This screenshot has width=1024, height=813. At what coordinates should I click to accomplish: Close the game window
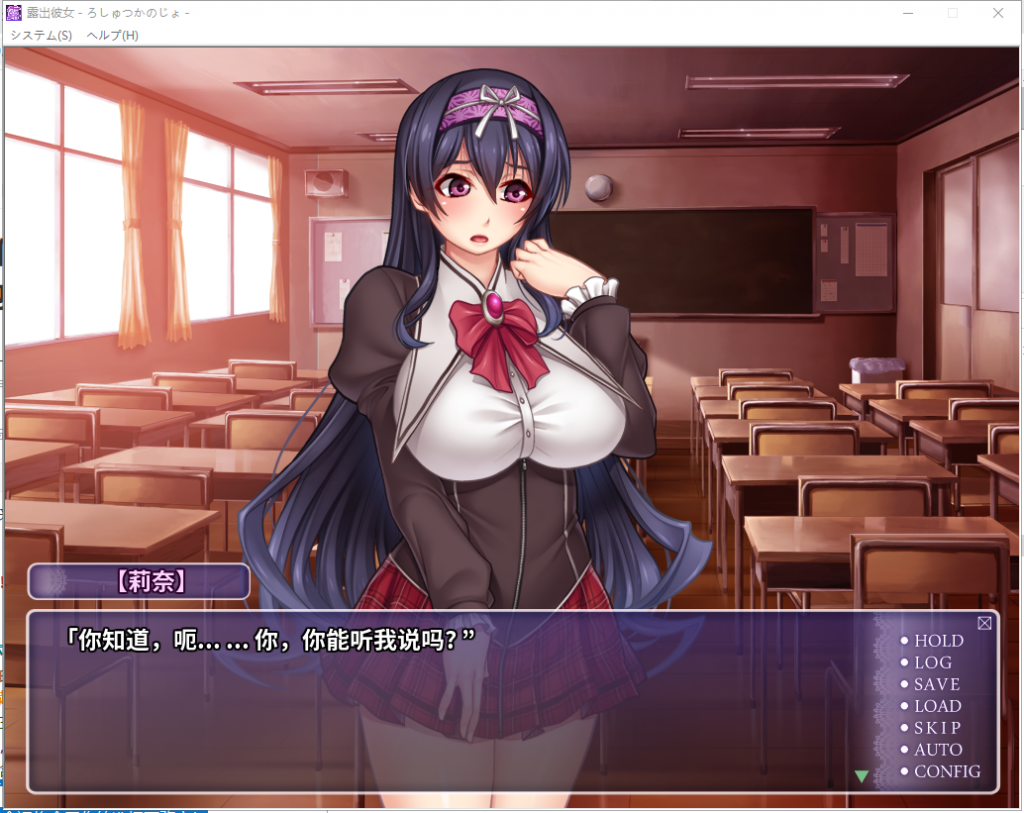[x=998, y=13]
